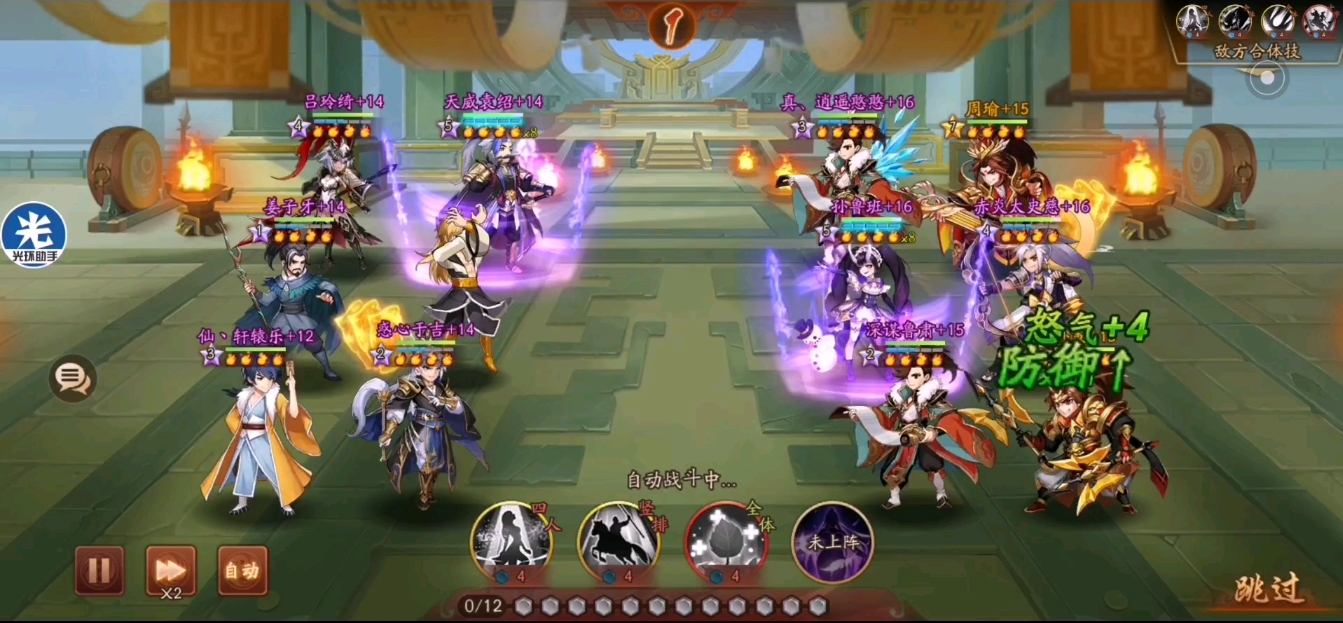
Task: Tap the floating recorder dot button
Action: pyautogui.click(x=1267, y=78)
